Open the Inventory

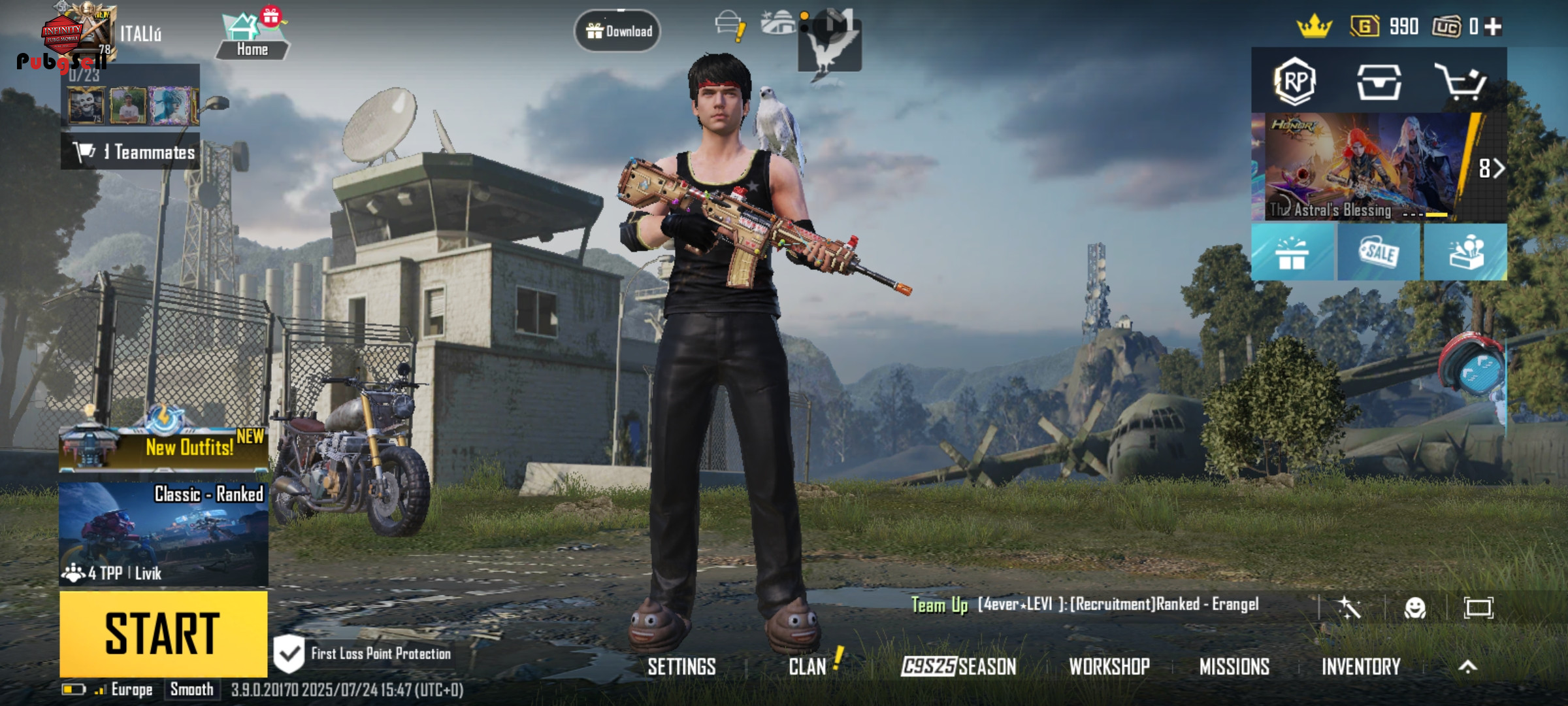click(1361, 667)
